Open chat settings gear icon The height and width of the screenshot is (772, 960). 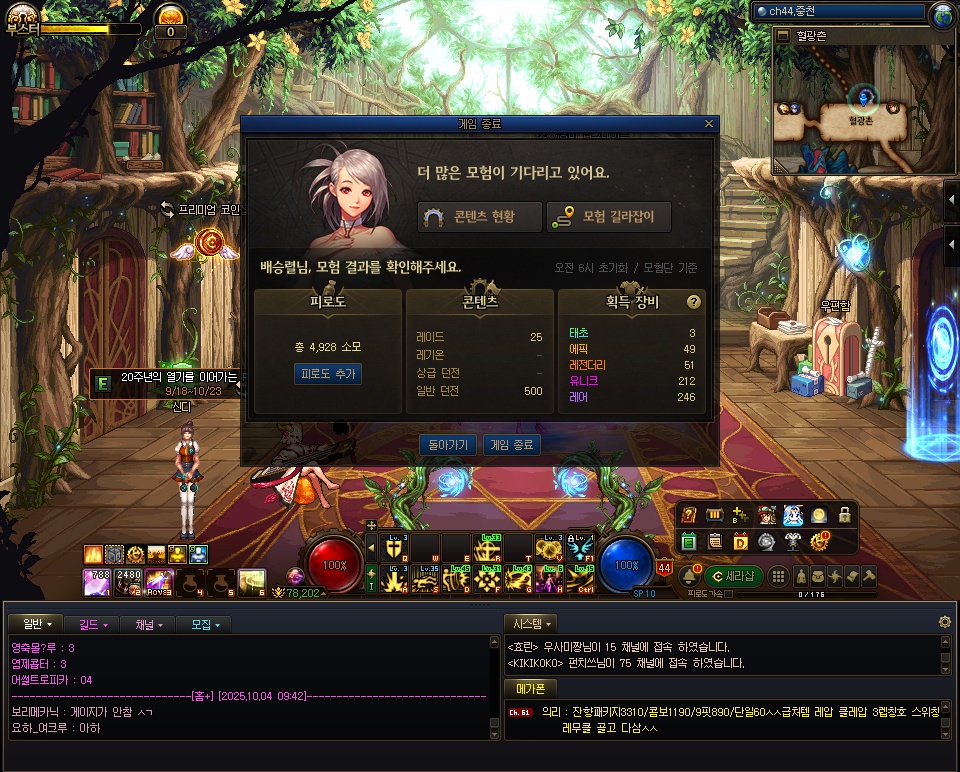tap(944, 622)
